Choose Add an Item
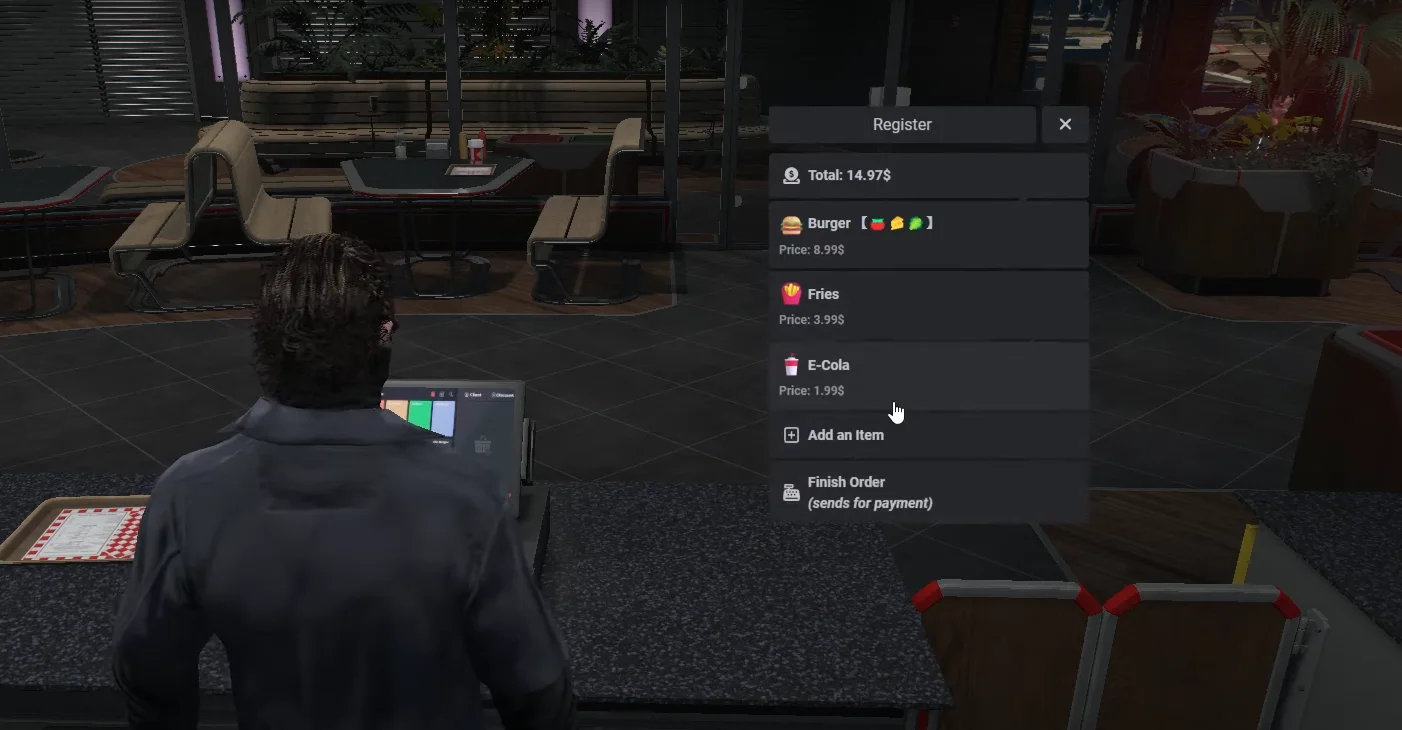1402x730 pixels. 928,435
